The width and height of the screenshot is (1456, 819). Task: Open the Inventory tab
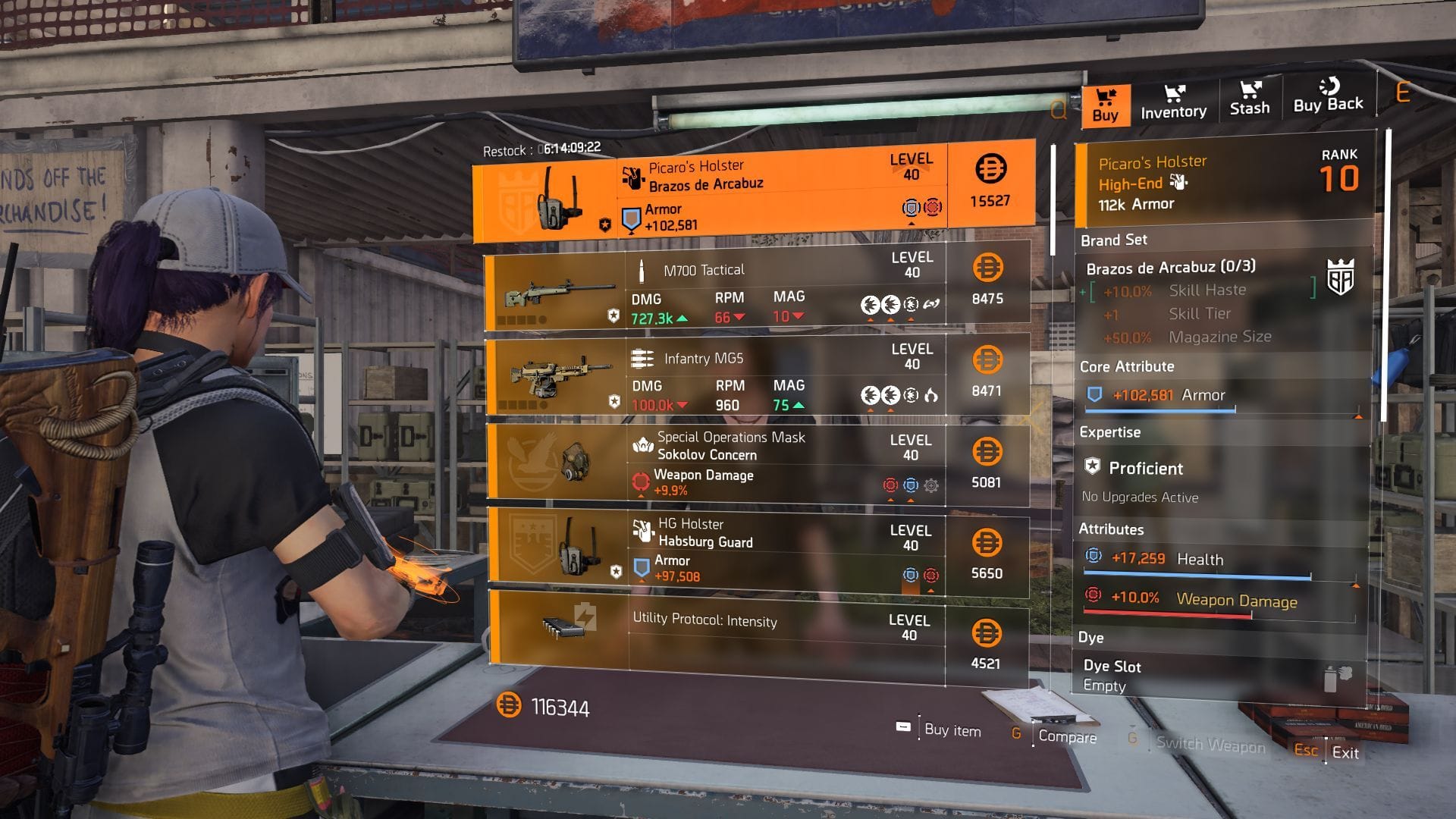[x=1172, y=102]
